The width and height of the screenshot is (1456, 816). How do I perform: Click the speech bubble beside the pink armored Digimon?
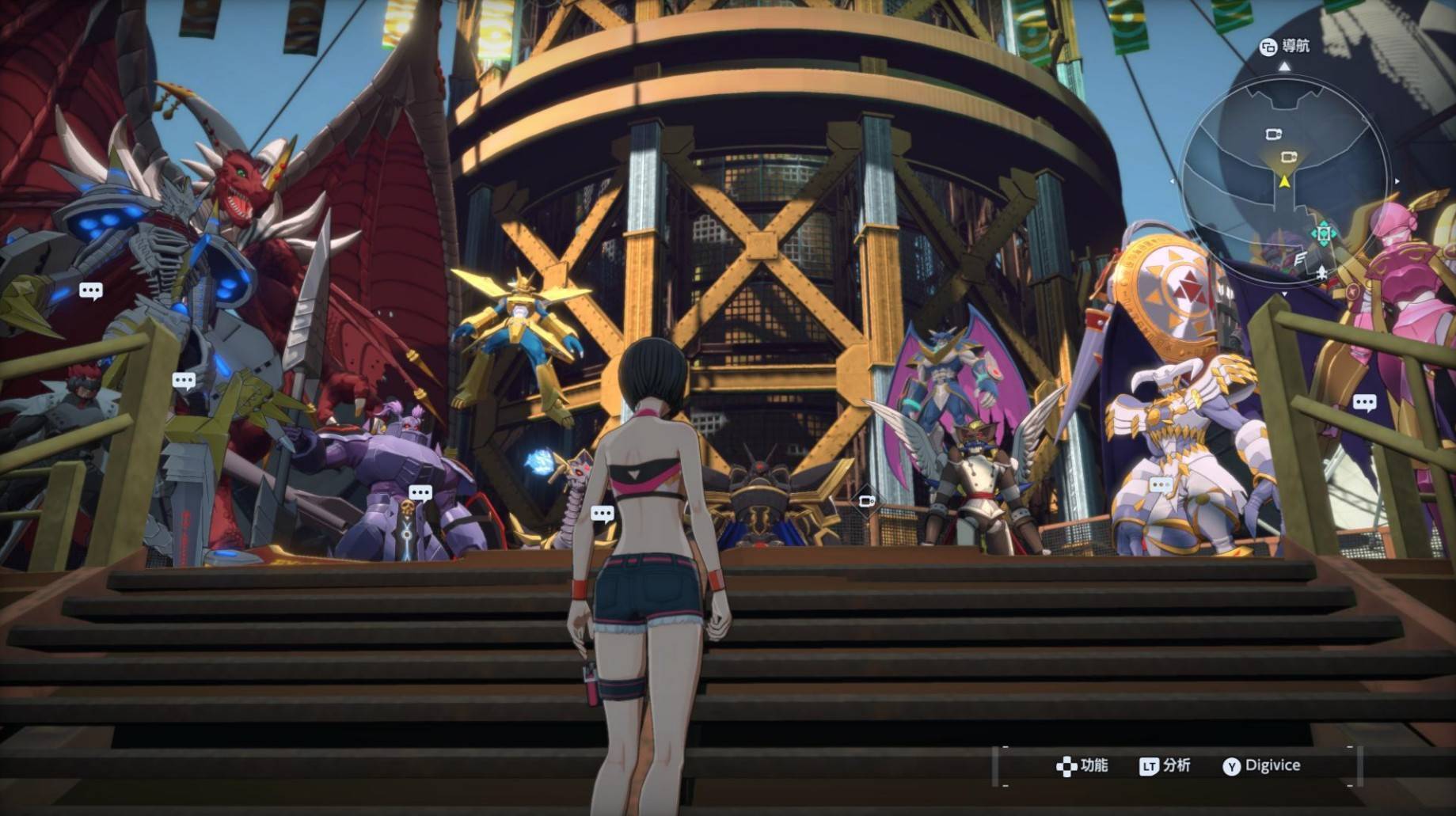coord(1364,403)
